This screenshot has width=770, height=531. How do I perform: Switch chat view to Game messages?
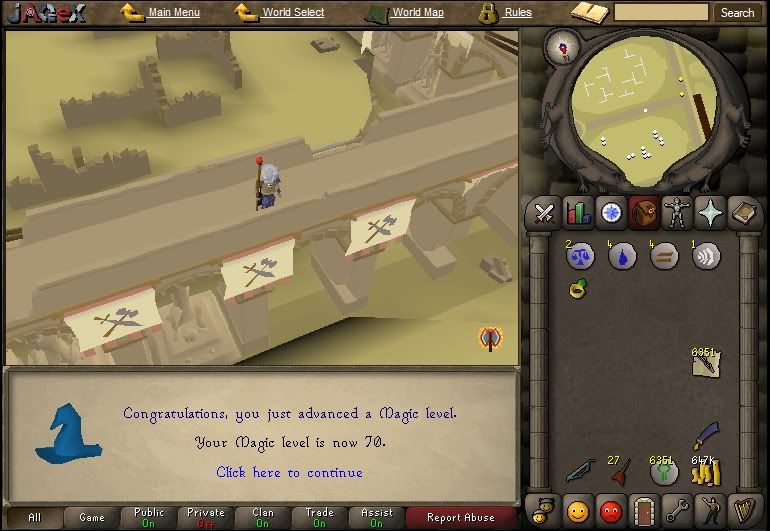click(x=92, y=518)
